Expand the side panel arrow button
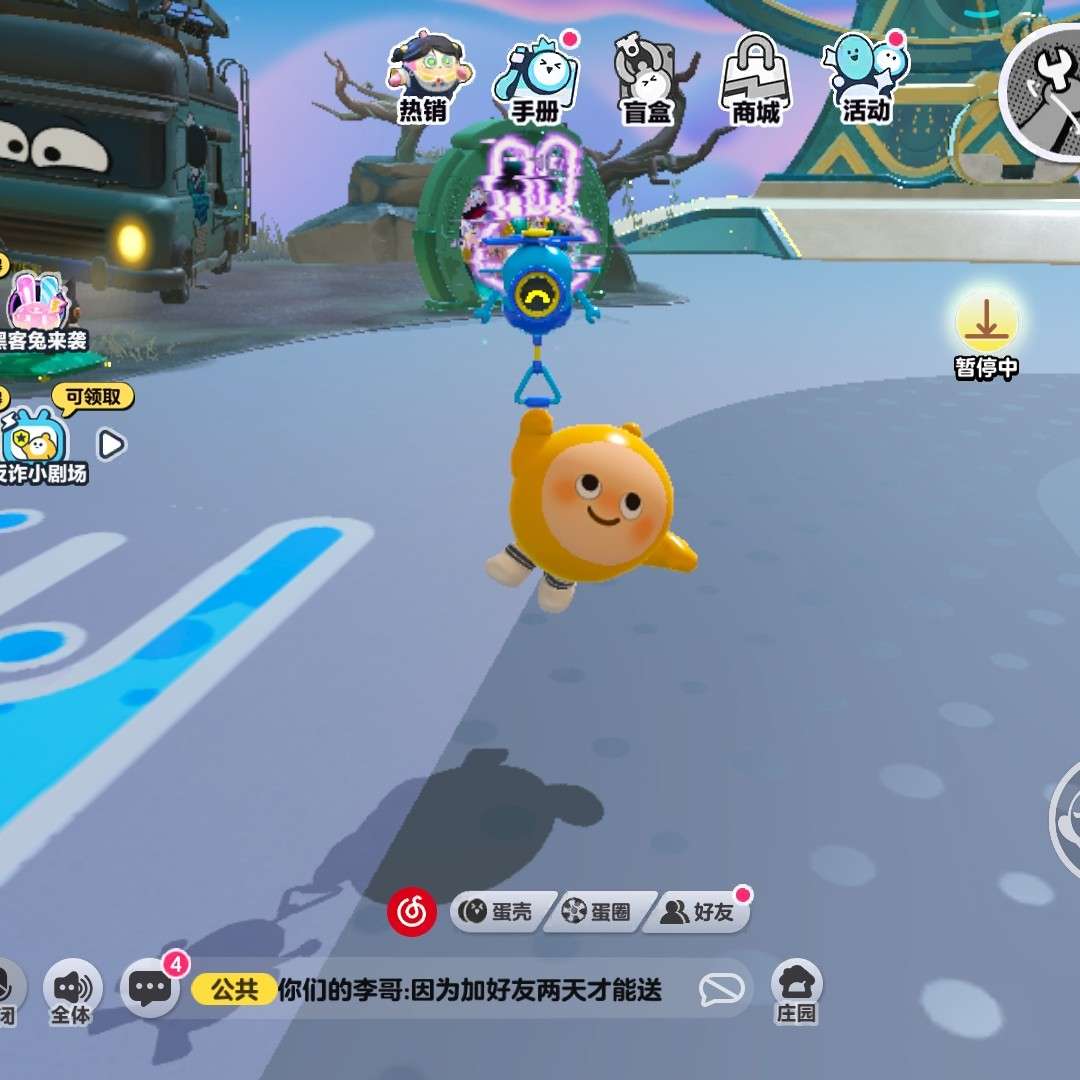The width and height of the screenshot is (1080, 1080). pos(112,444)
